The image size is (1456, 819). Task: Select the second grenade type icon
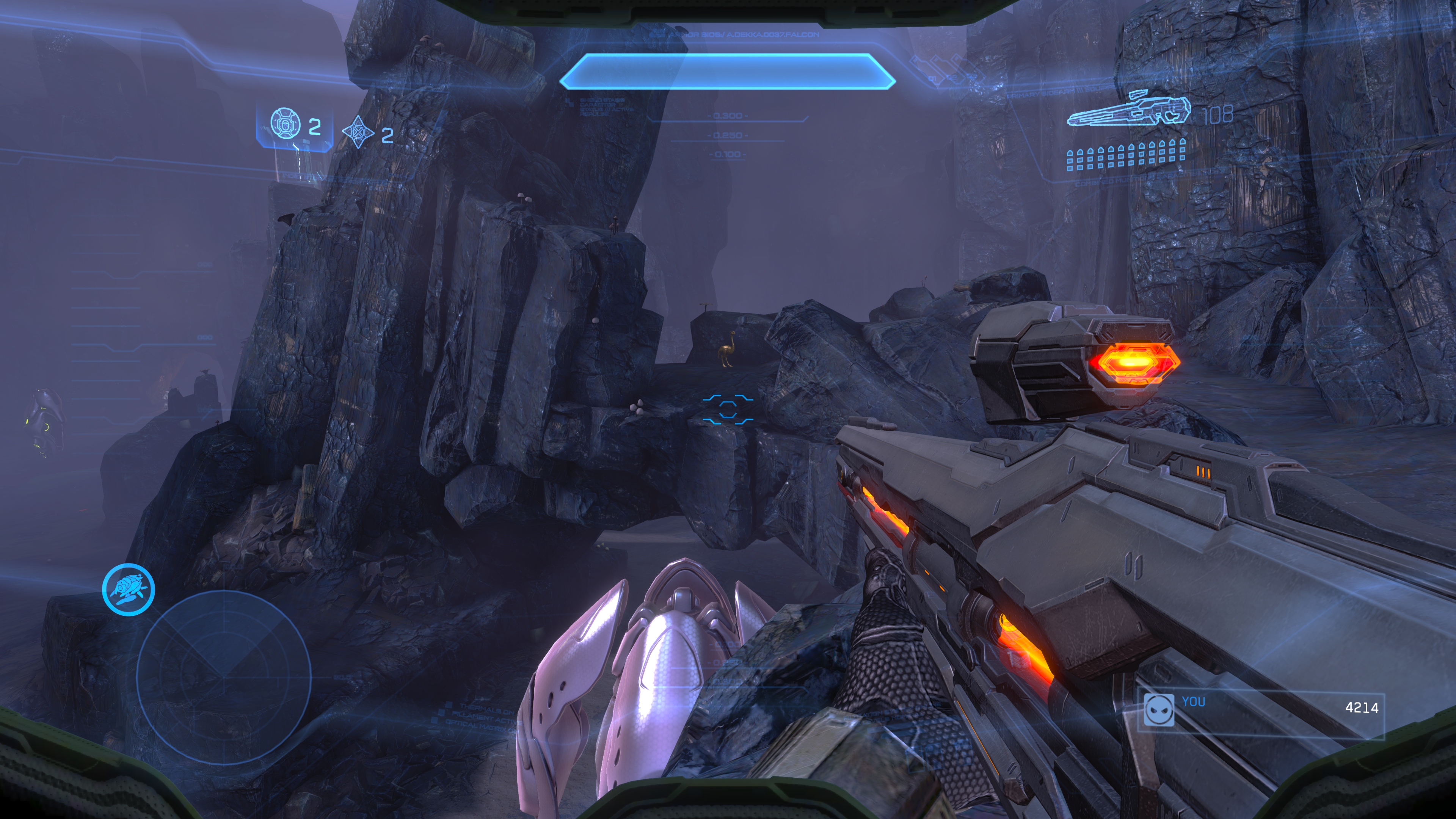coord(358,132)
